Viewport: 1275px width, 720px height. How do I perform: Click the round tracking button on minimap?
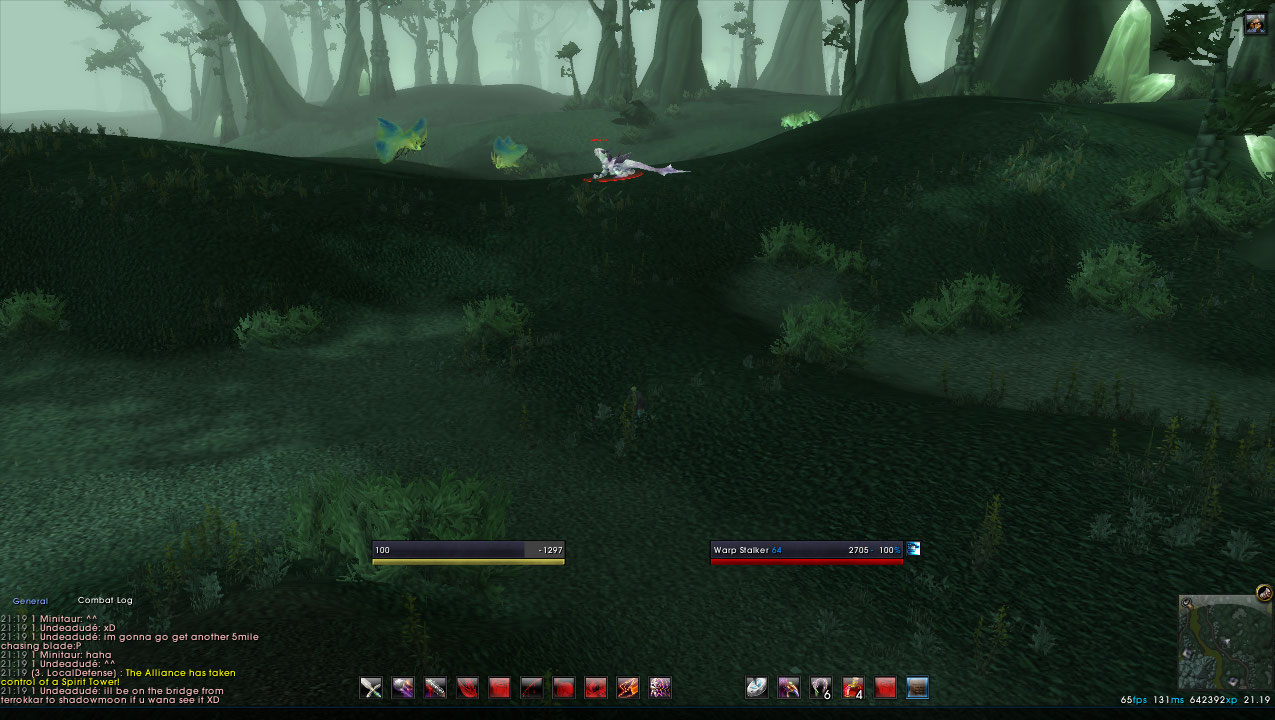tap(1264, 593)
